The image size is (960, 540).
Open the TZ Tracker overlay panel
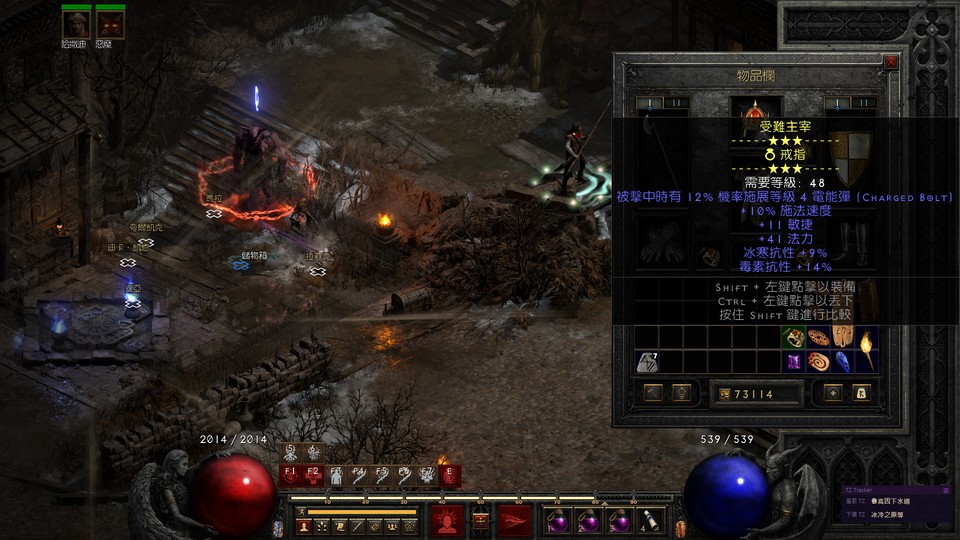(890, 490)
